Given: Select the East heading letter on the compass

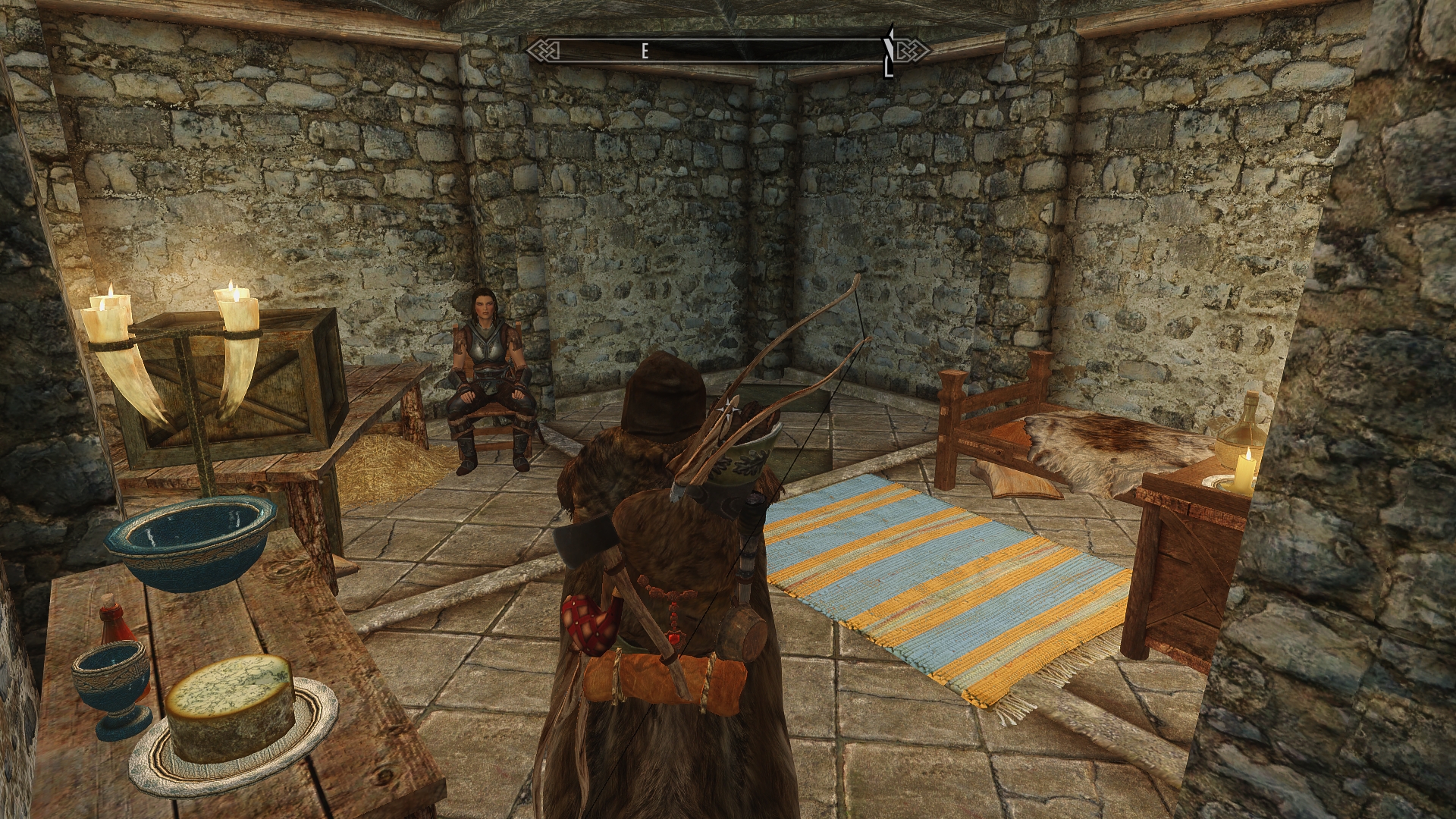Looking at the screenshot, I should 645,52.
